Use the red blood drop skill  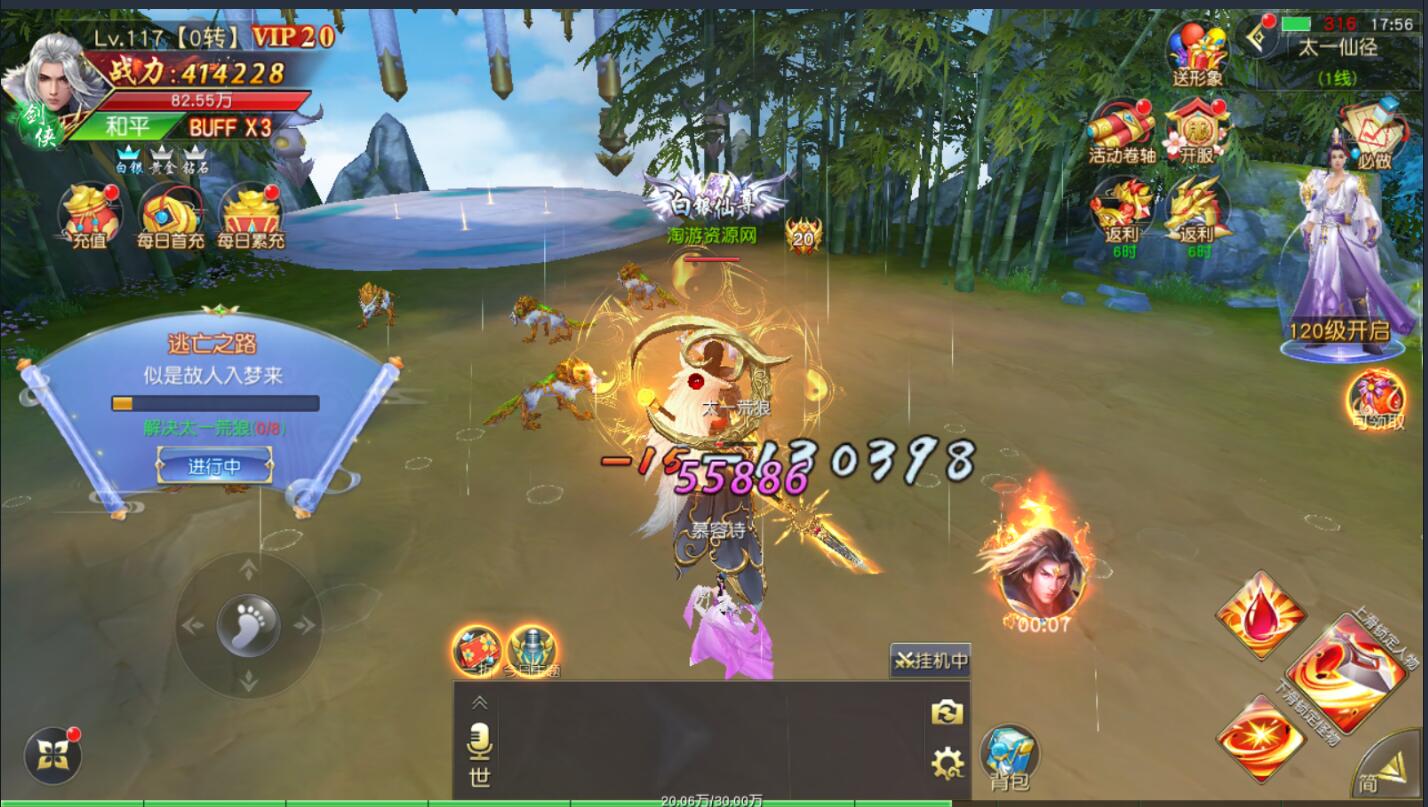pyautogui.click(x=1260, y=614)
